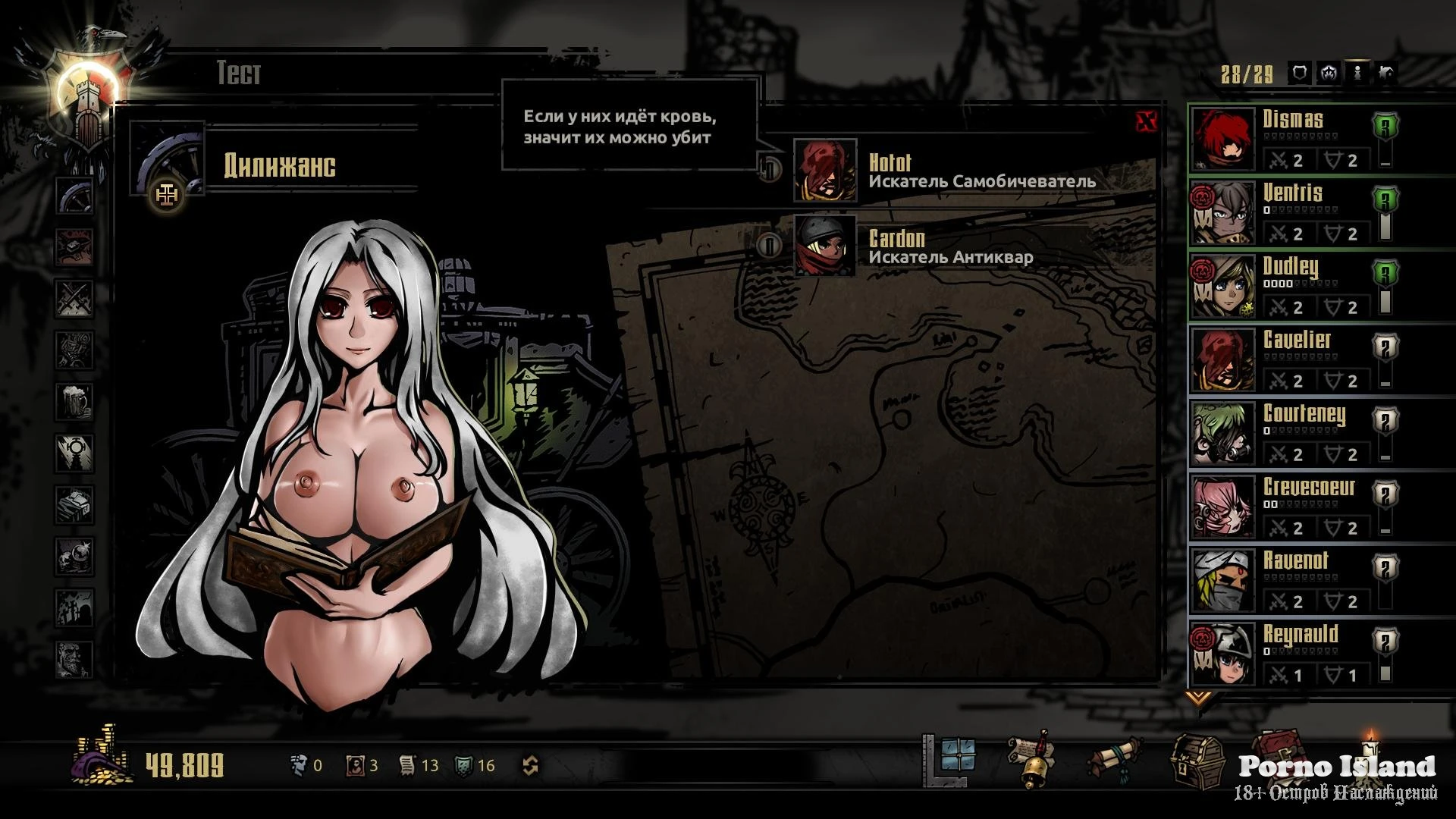Choose Ventris in the hero roster
This screenshot has height=819, width=1456.
tap(1289, 212)
